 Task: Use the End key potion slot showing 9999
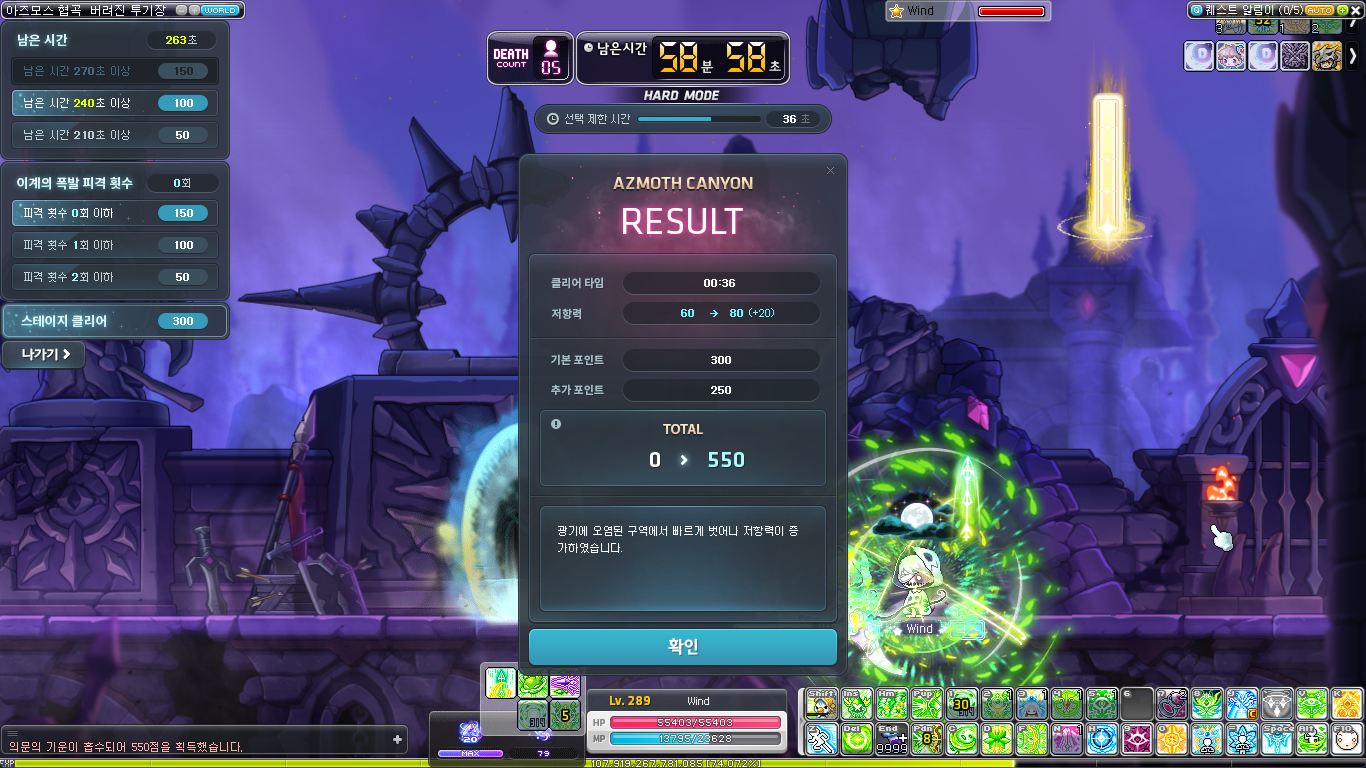(891, 739)
